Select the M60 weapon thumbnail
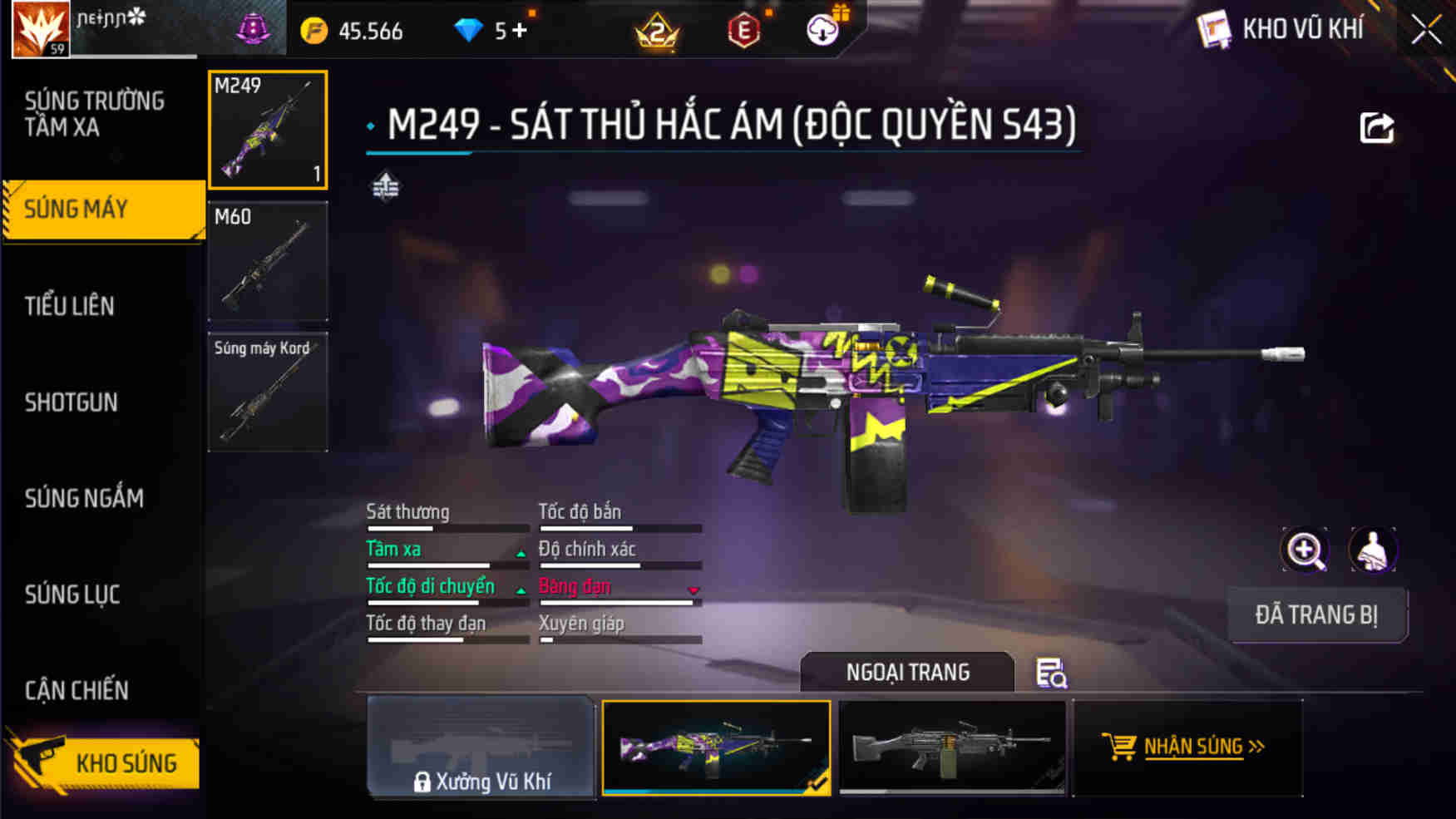Screen dimensions: 1456x819 [x=268, y=262]
